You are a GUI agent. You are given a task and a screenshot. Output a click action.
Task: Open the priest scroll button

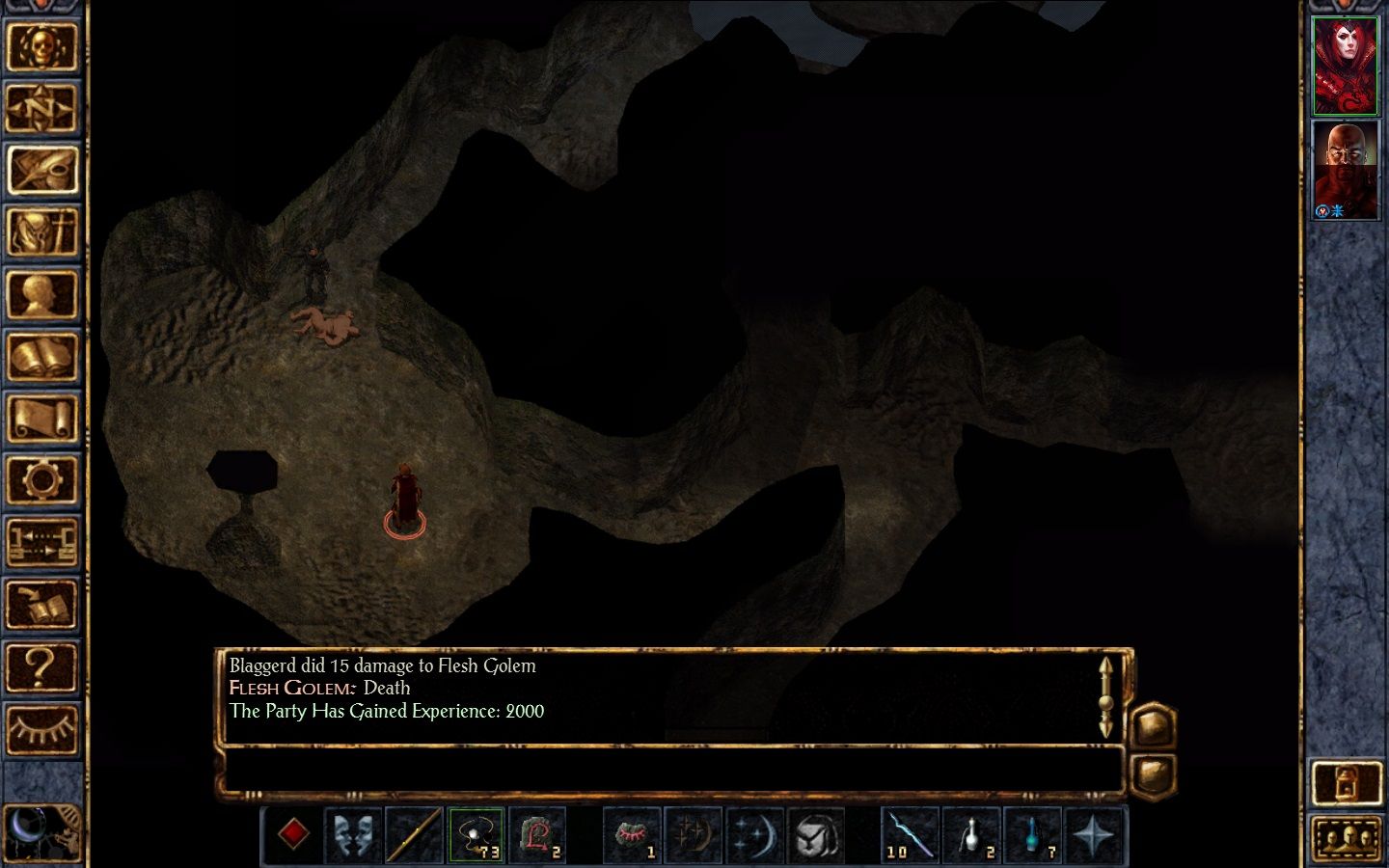(41, 419)
